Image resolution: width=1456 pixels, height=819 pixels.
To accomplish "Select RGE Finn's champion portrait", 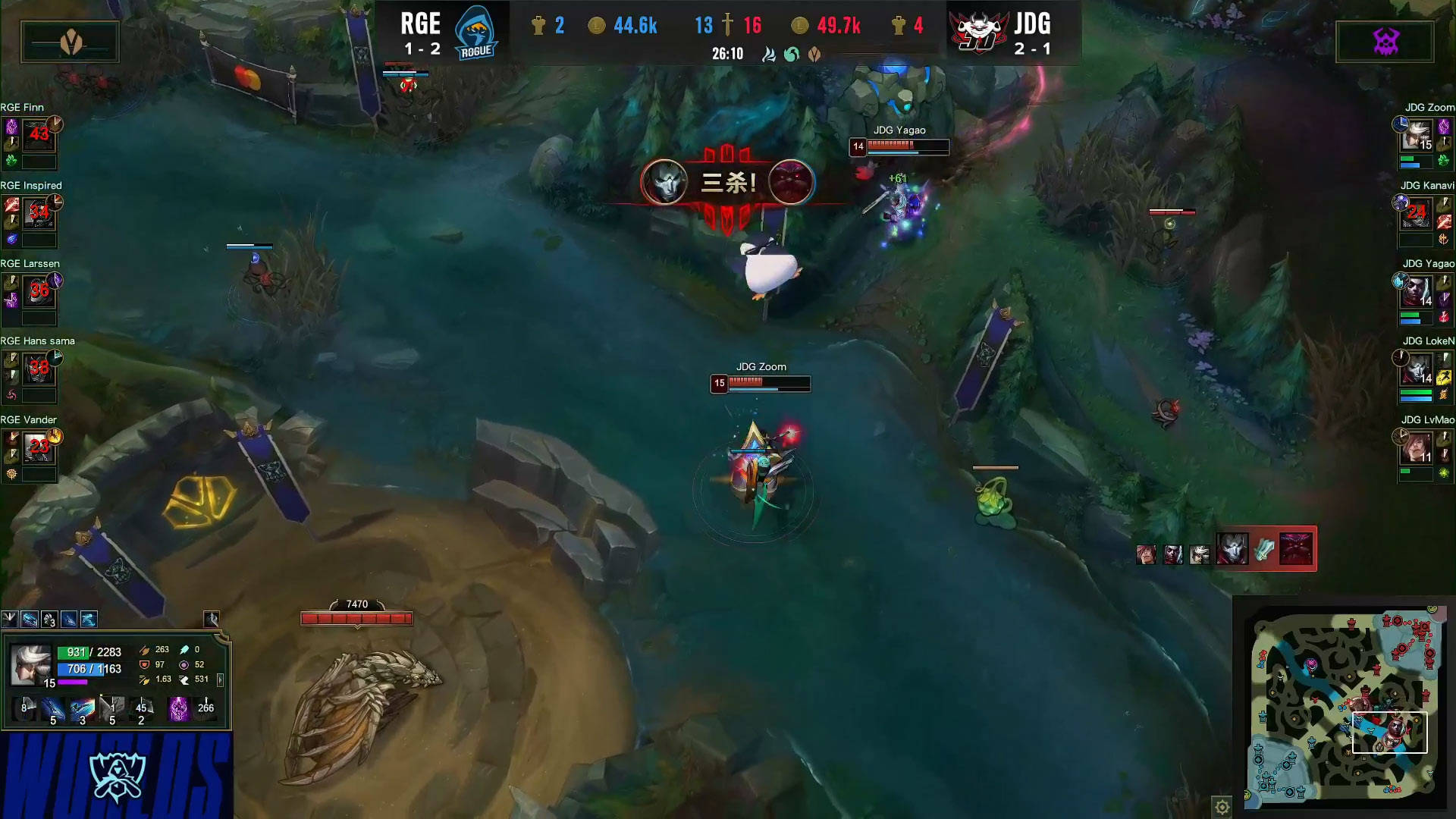I will 39,135.
